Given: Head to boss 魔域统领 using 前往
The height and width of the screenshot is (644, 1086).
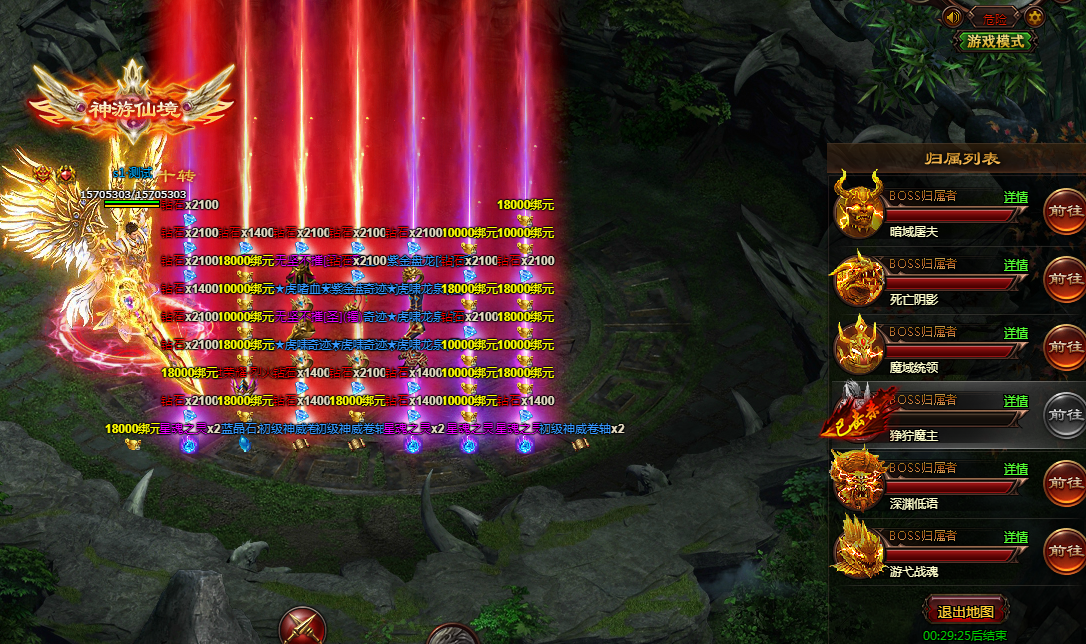Looking at the screenshot, I should click(1064, 347).
